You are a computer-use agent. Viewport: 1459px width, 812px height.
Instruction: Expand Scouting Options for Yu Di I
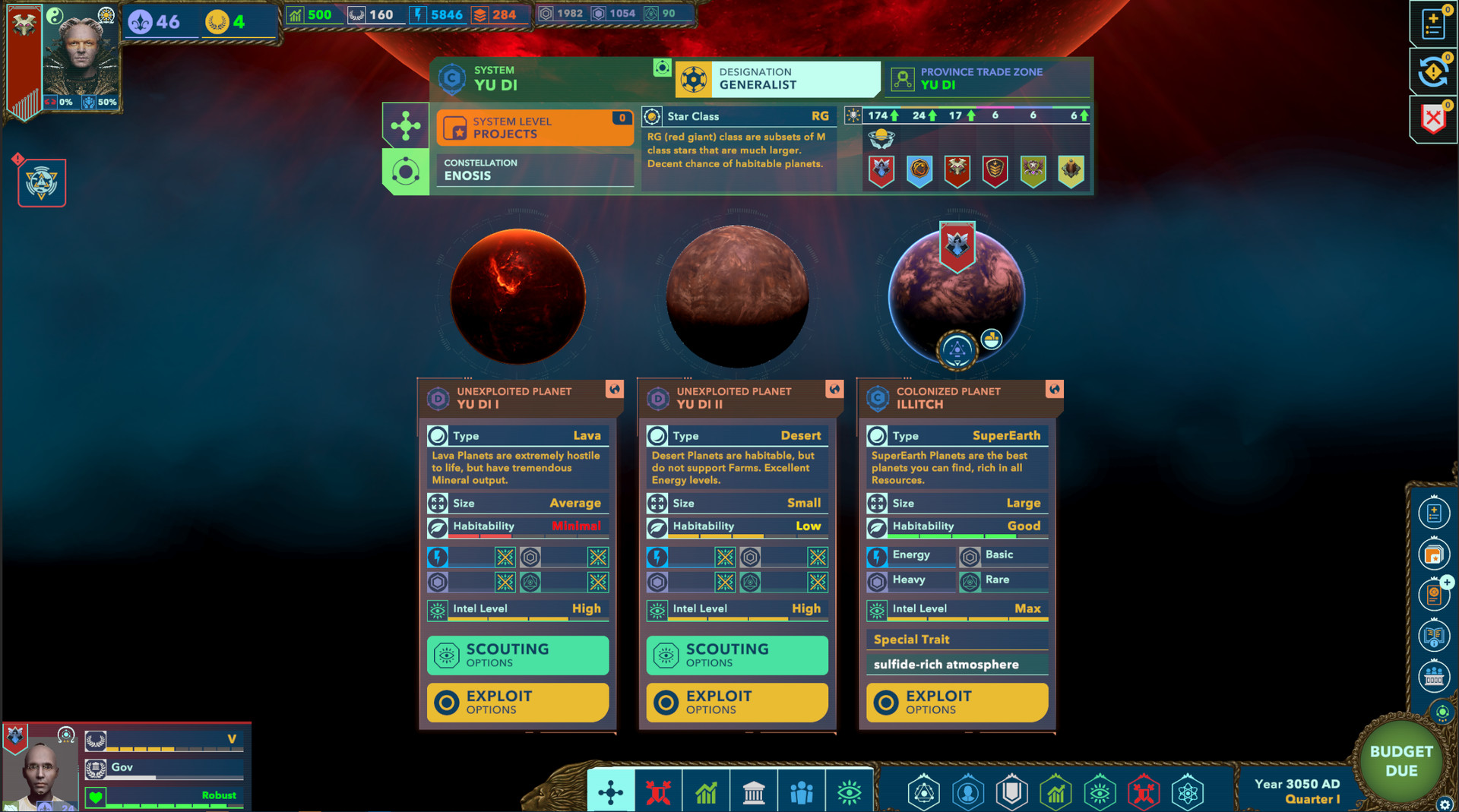point(517,655)
